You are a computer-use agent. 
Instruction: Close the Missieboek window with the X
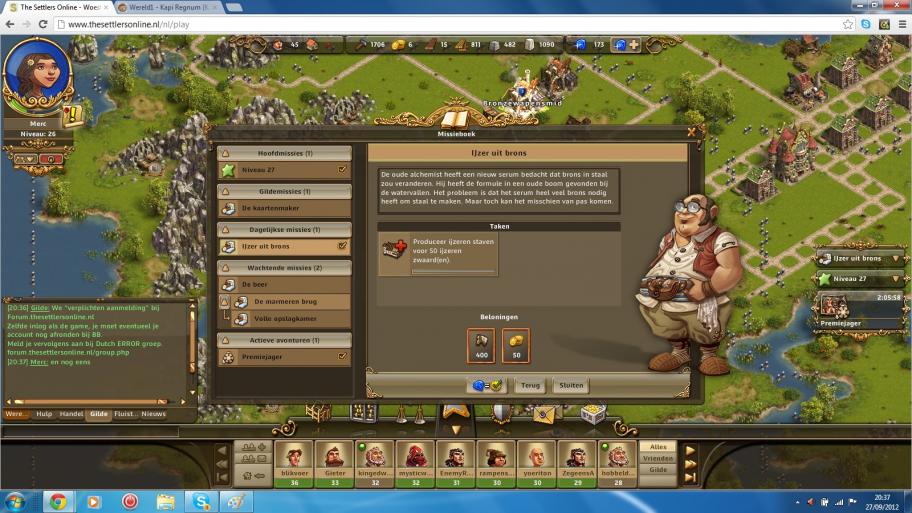click(691, 131)
